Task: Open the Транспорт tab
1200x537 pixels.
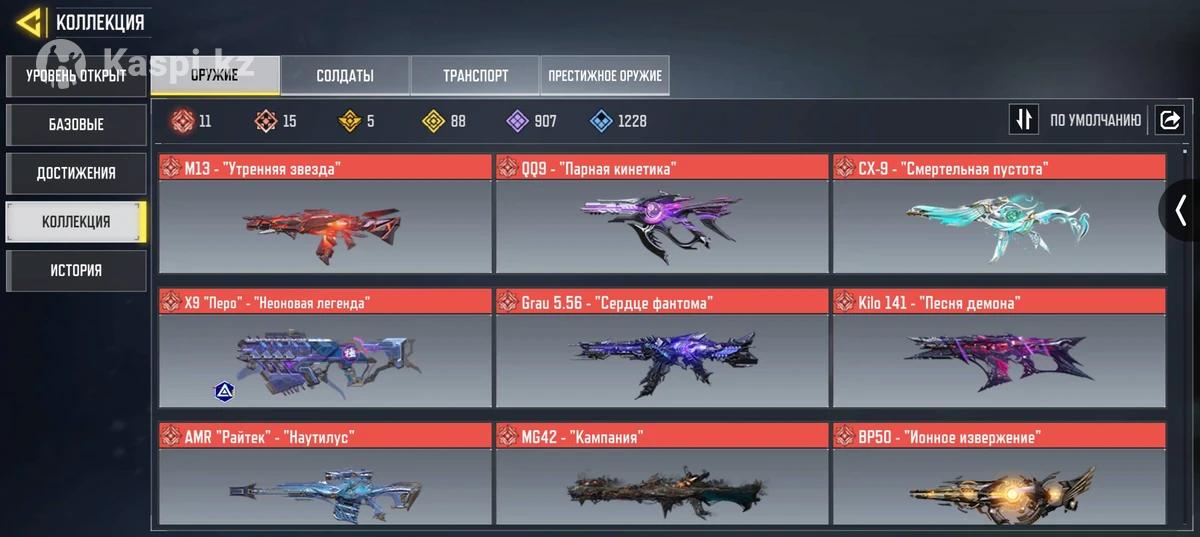Action: point(475,75)
